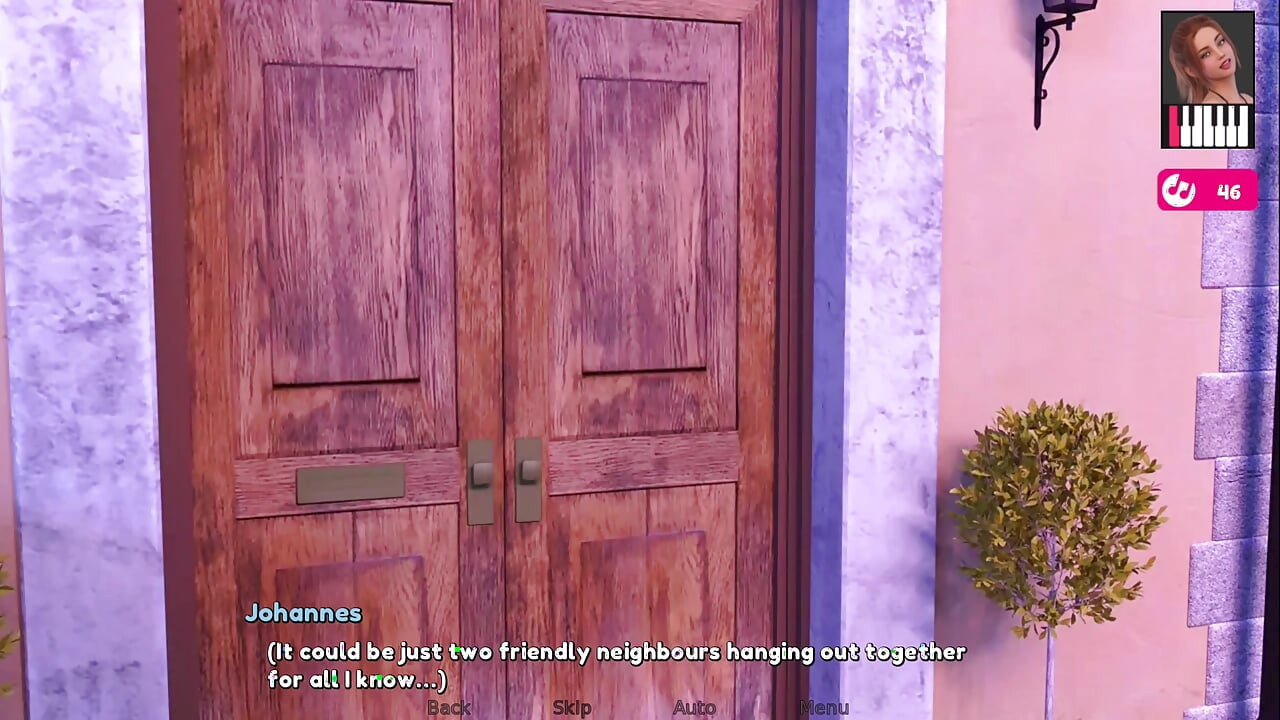Screen dimensions: 1280x720
Task: Click Johannes's name label
Action: [x=303, y=613]
